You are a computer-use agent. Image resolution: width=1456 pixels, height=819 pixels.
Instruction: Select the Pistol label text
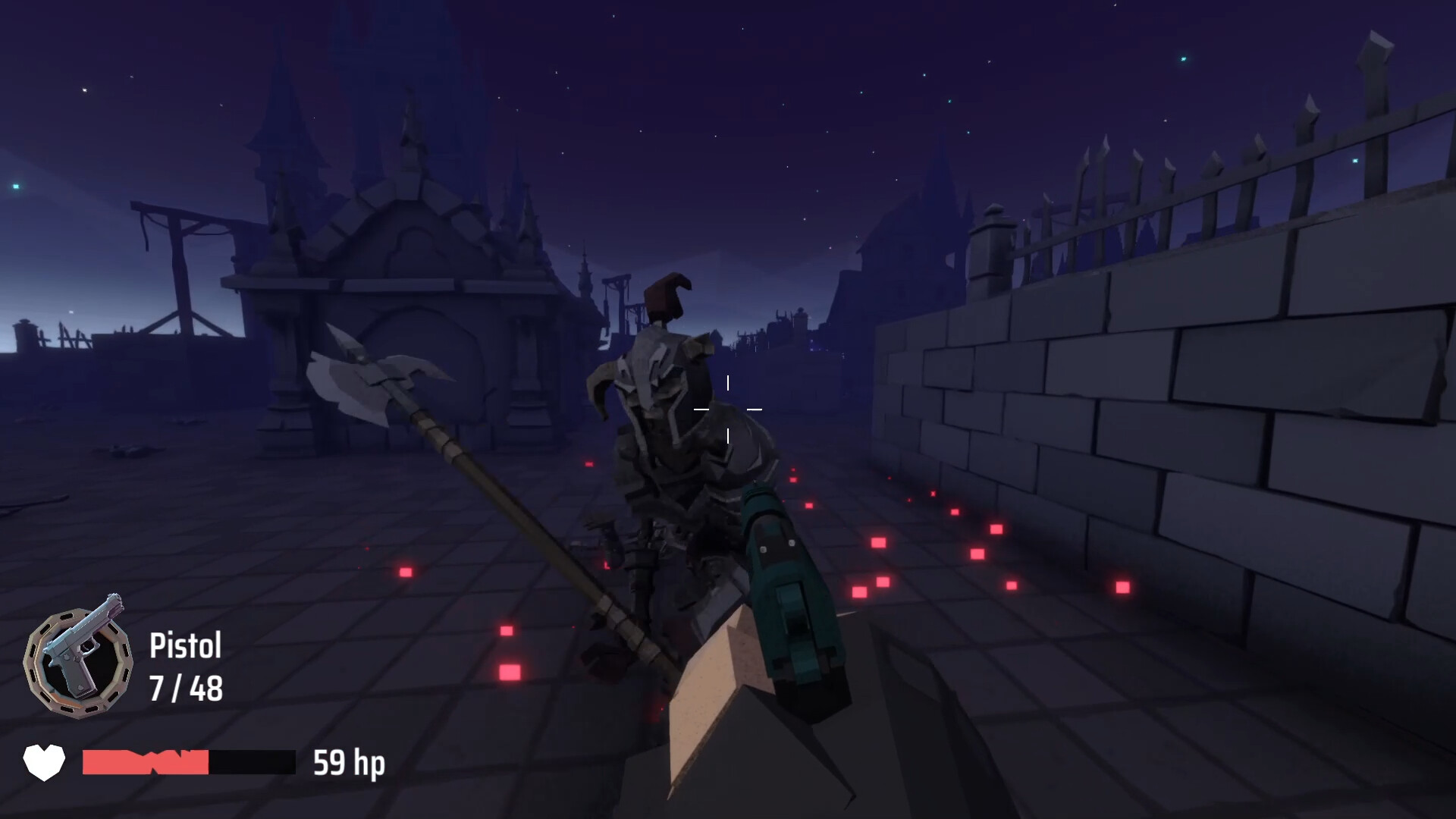[x=184, y=646]
